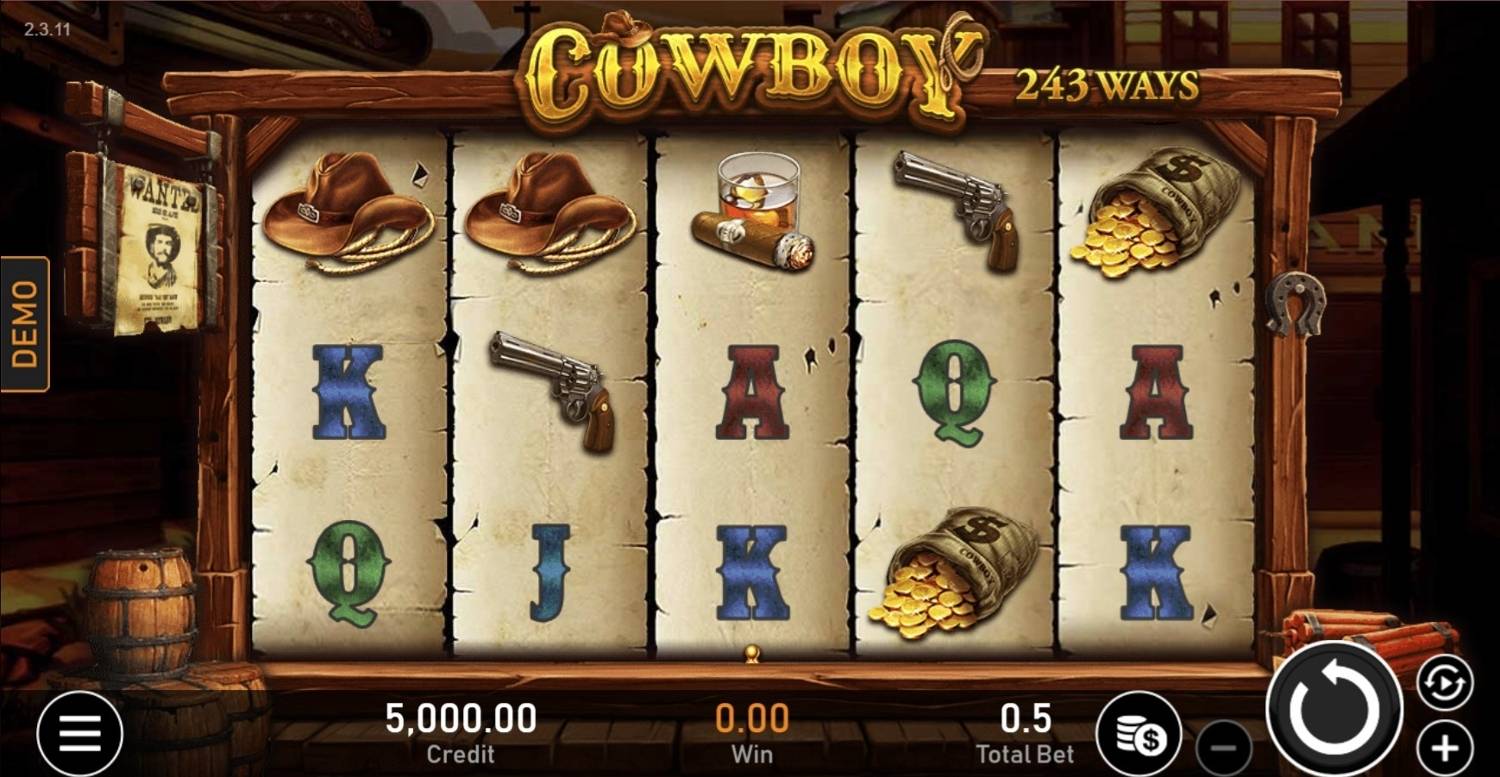The image size is (1500, 777).
Task: Open the hamburger game menu
Action: coord(82,731)
